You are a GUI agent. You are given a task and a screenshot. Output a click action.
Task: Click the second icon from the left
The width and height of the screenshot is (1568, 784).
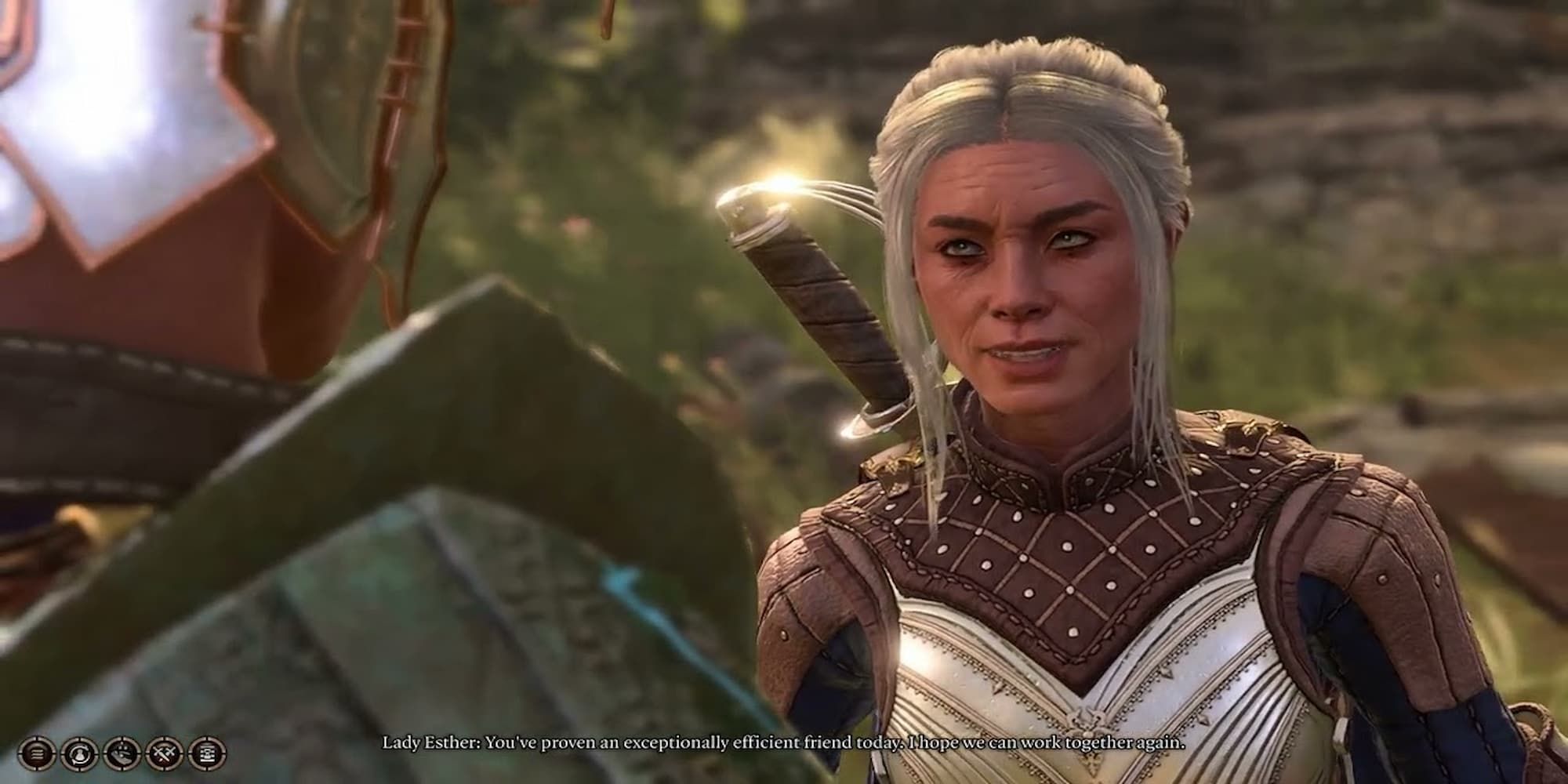[x=78, y=754]
